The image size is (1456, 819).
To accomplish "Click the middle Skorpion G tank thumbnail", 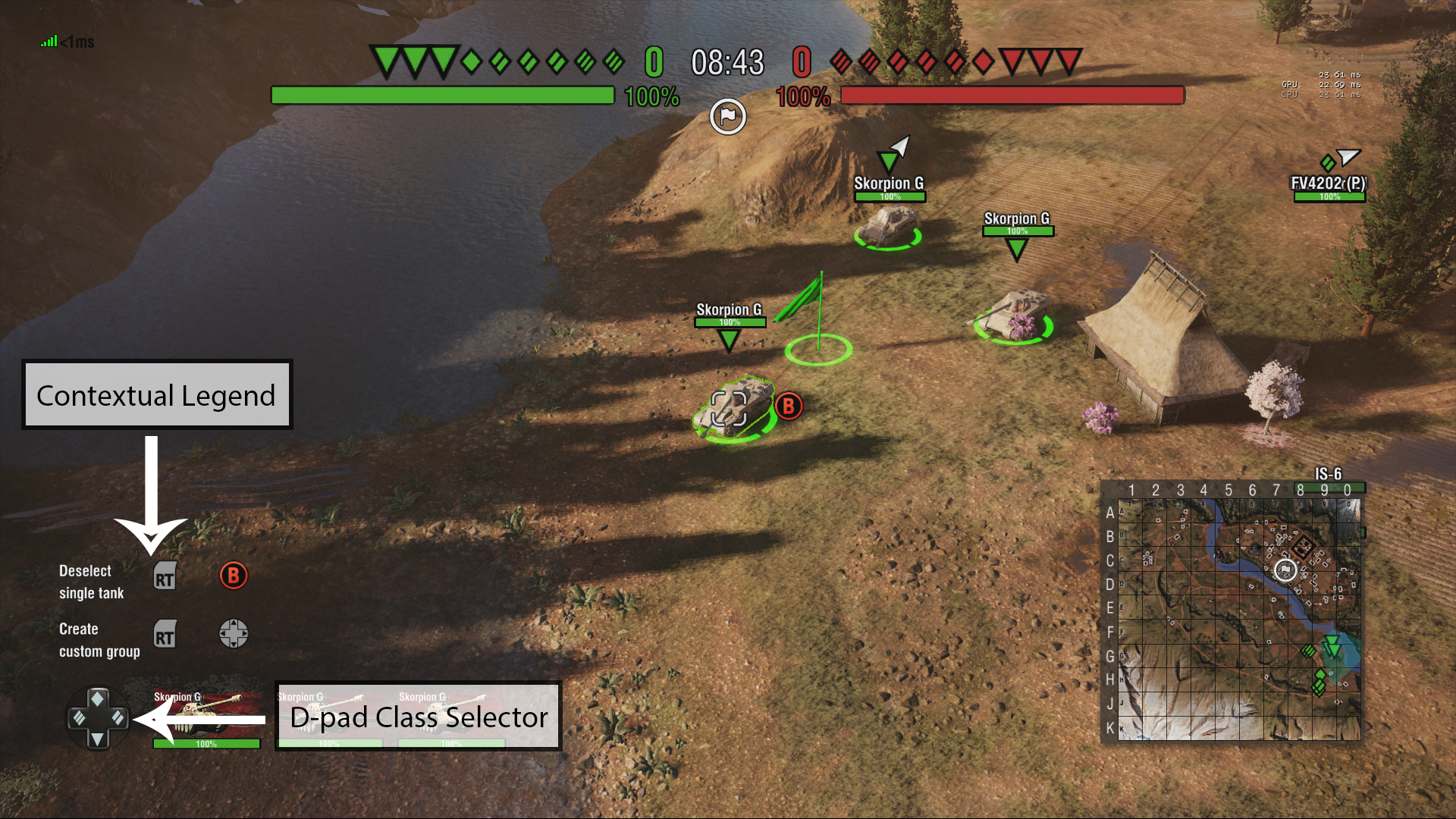I will [x=331, y=717].
